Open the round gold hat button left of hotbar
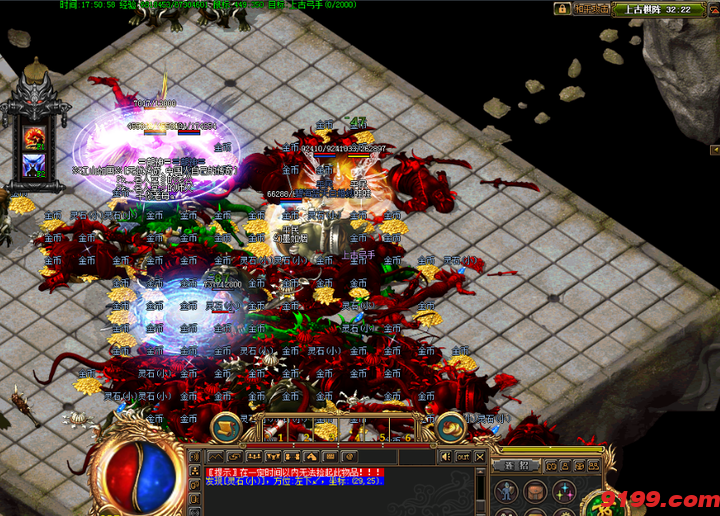 [226, 427]
